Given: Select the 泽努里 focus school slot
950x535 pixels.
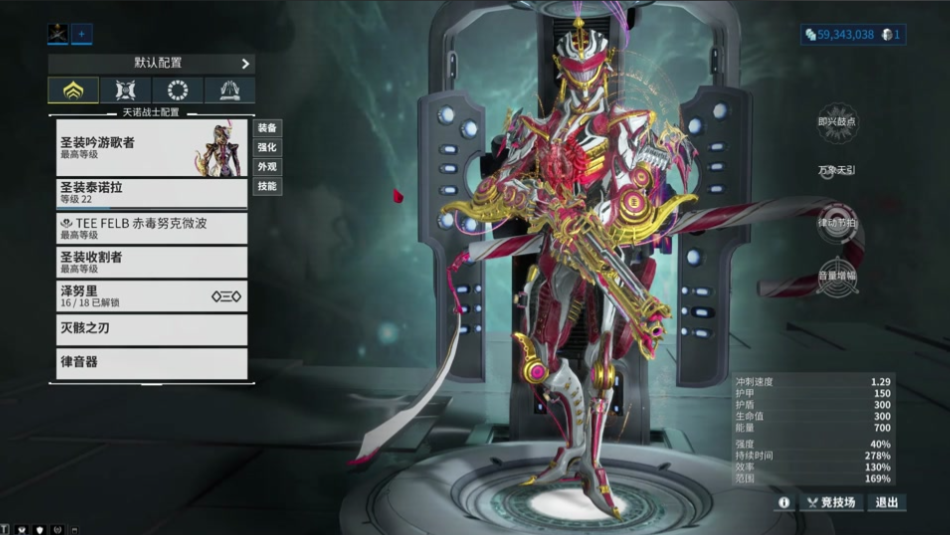Looking at the screenshot, I should [x=151, y=296].
